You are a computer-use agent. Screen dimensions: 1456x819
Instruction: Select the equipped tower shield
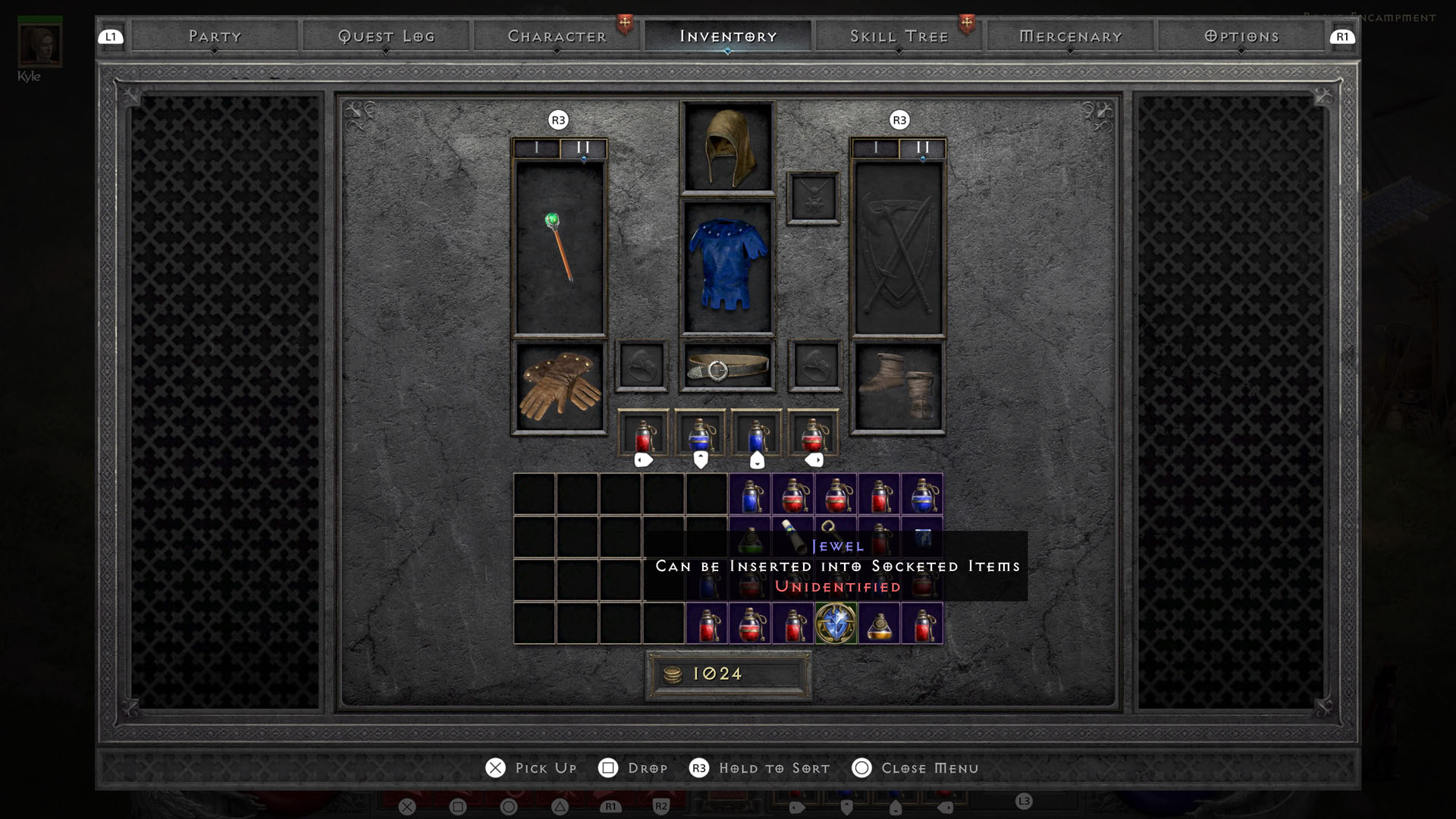coord(899,250)
